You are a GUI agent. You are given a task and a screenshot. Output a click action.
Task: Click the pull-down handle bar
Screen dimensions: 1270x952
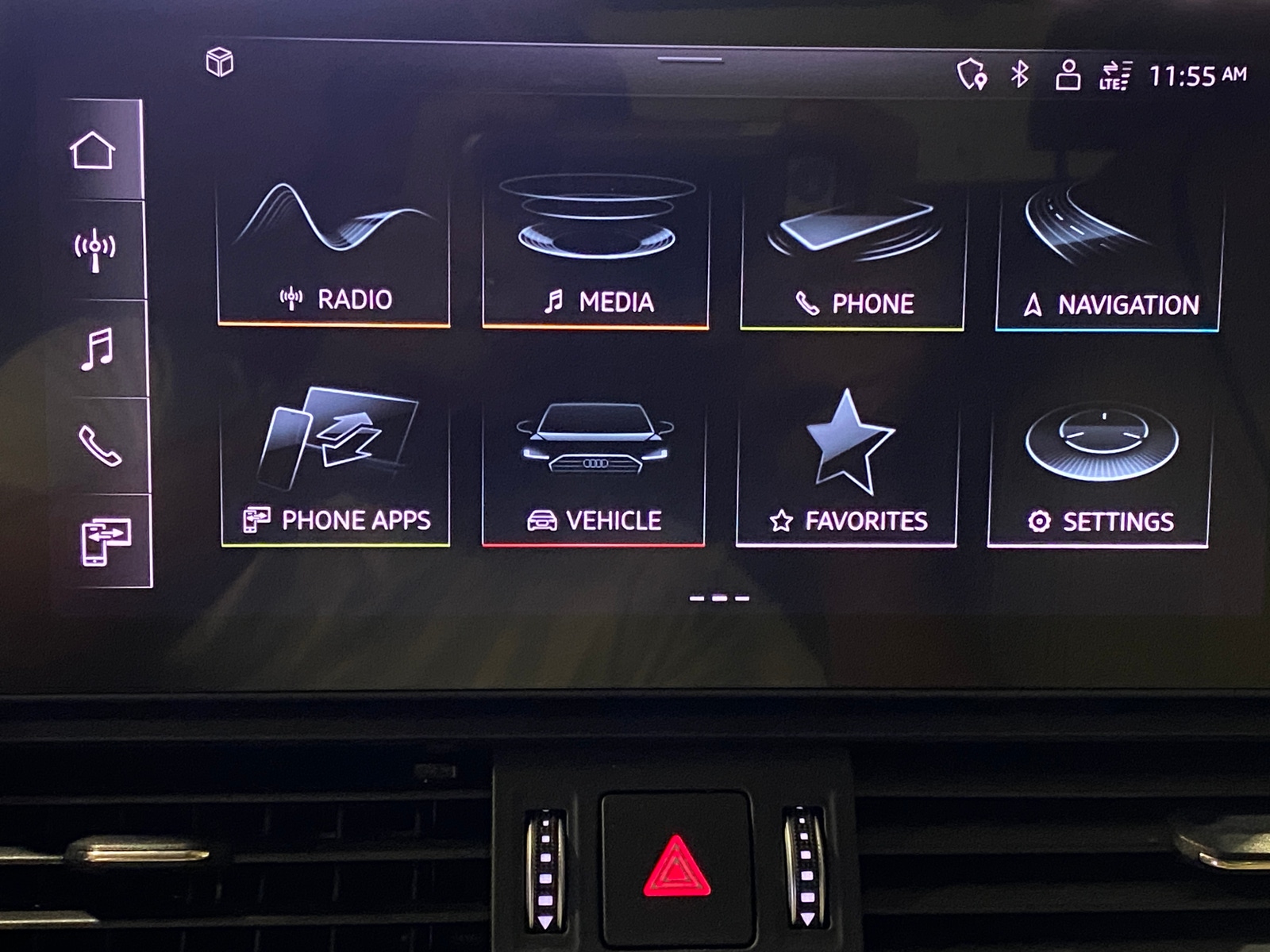[x=690, y=59]
